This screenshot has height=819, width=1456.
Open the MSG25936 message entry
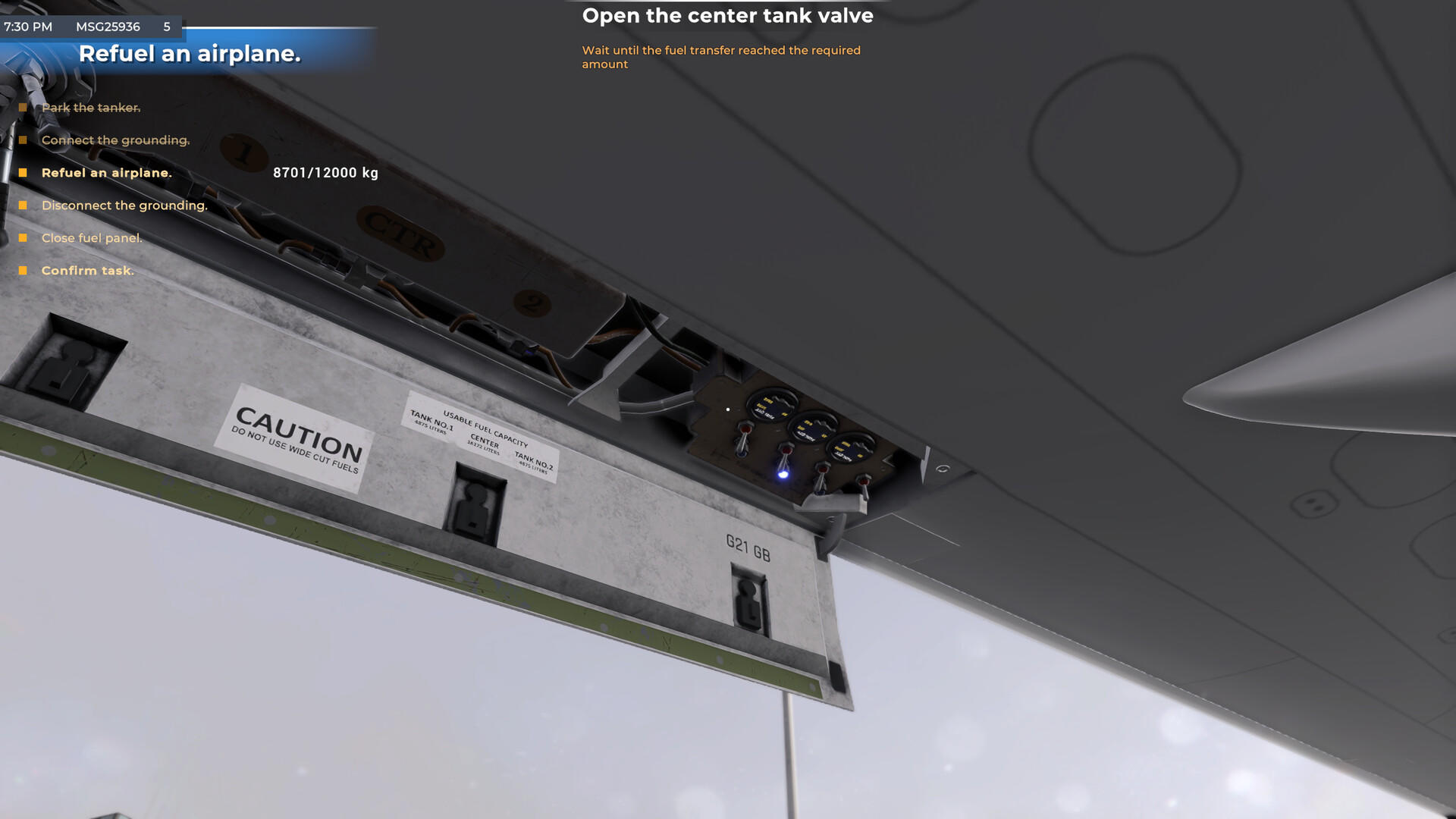click(107, 27)
